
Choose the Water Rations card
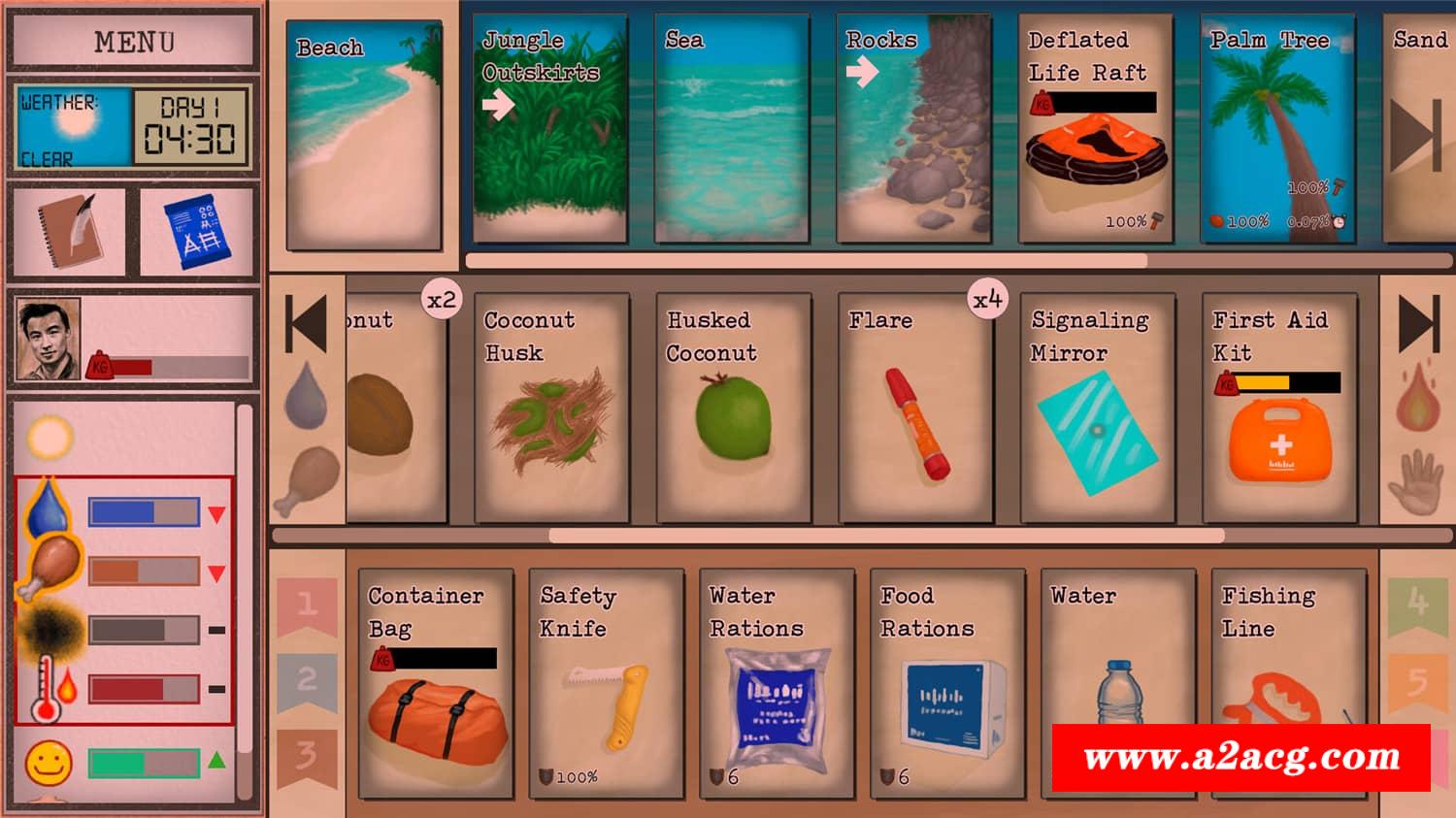tap(777, 683)
